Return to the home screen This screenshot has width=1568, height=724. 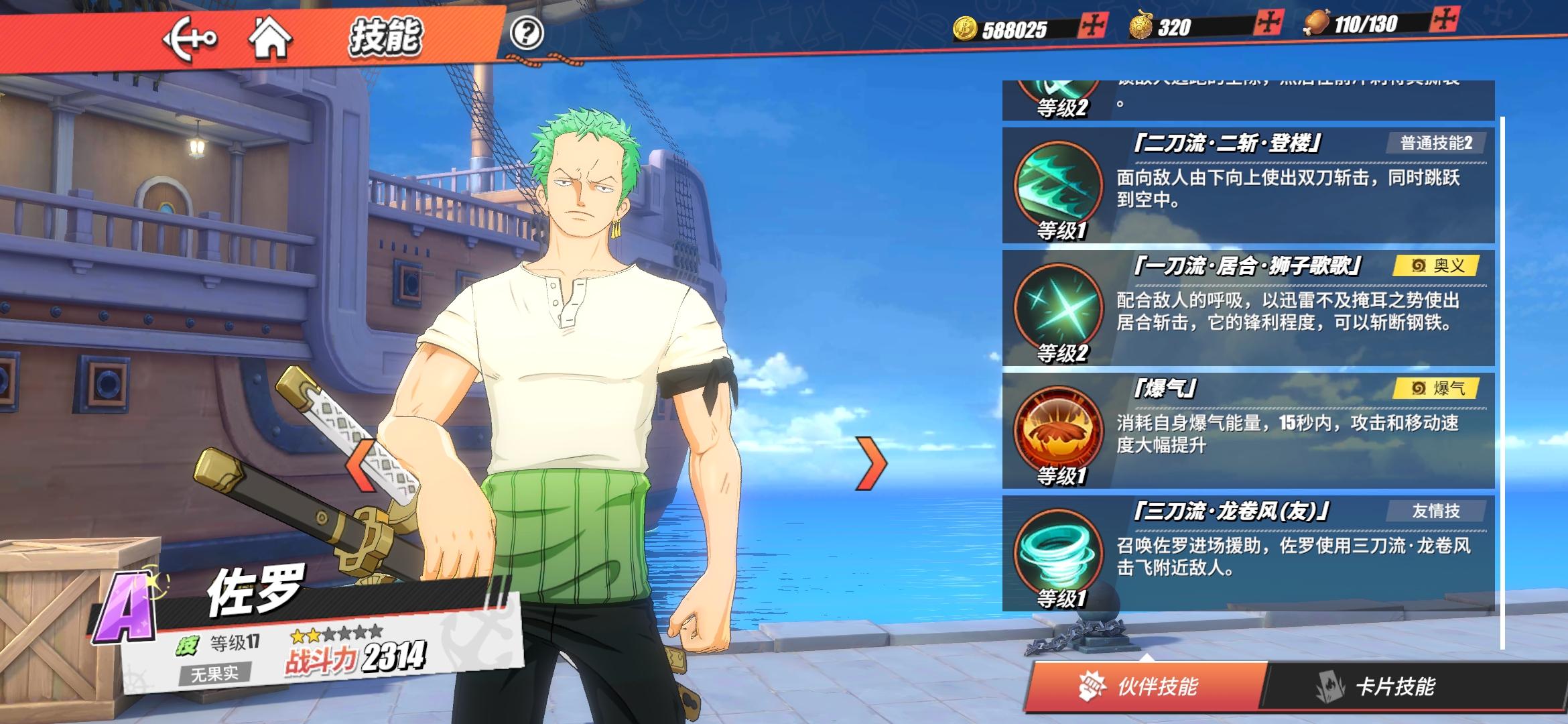pyautogui.click(x=270, y=38)
